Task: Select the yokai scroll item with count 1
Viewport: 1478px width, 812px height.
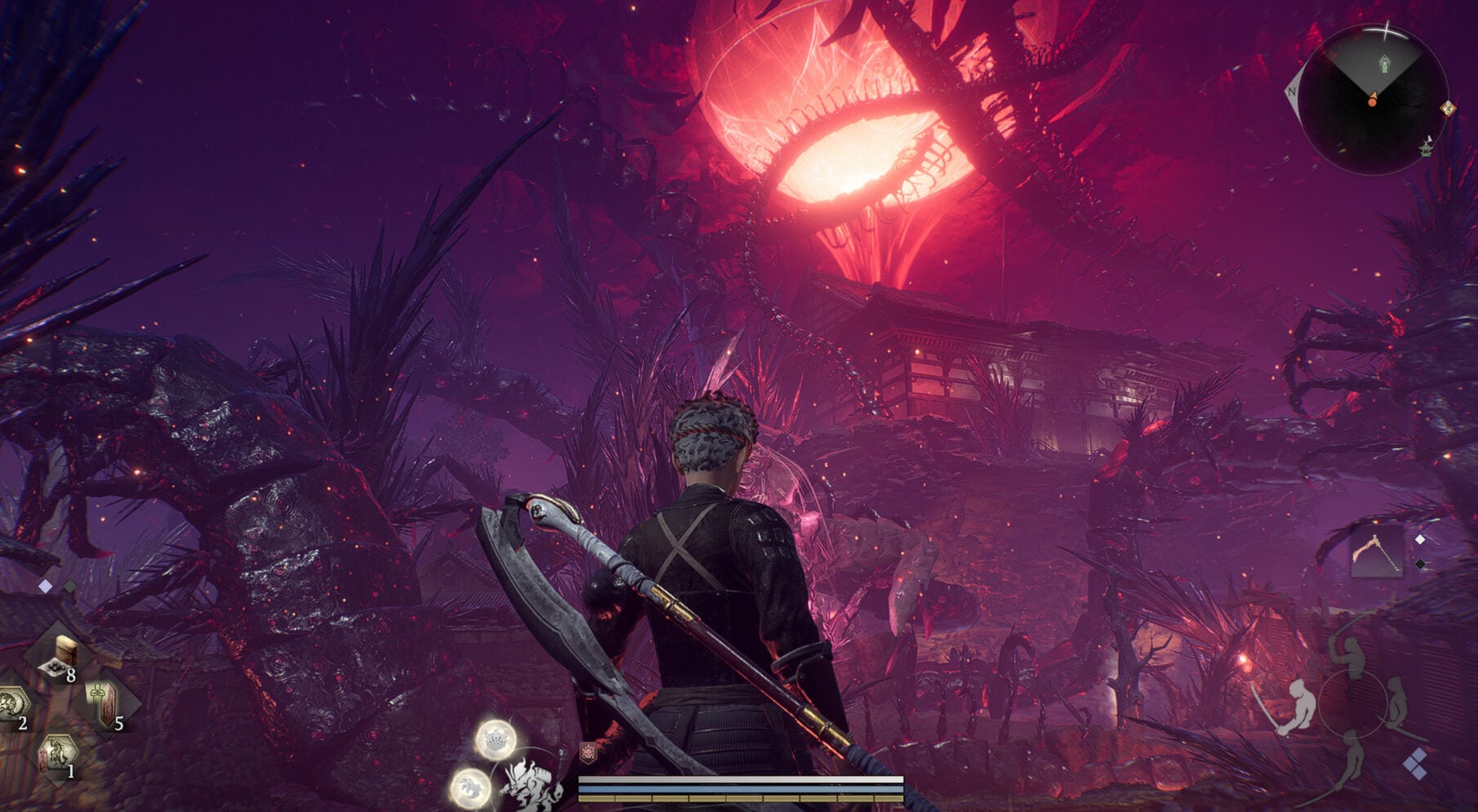Action: tap(57, 754)
